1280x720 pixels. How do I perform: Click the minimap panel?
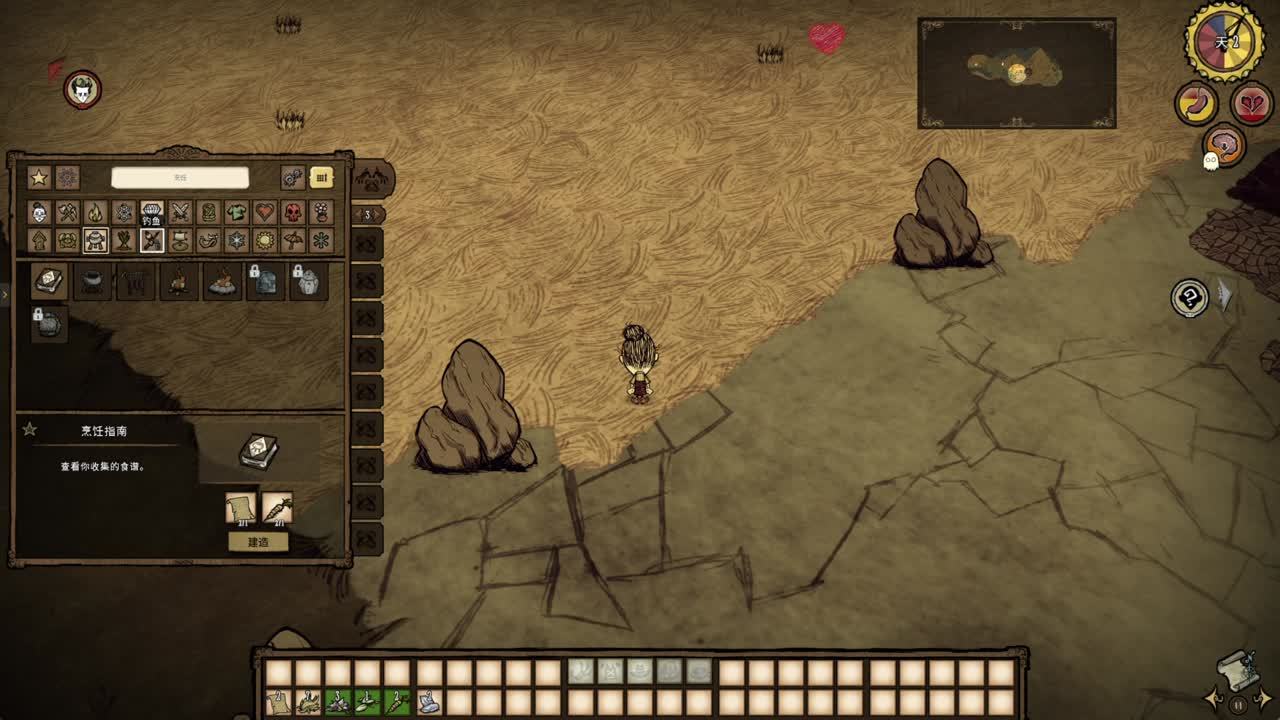(x=1016, y=72)
